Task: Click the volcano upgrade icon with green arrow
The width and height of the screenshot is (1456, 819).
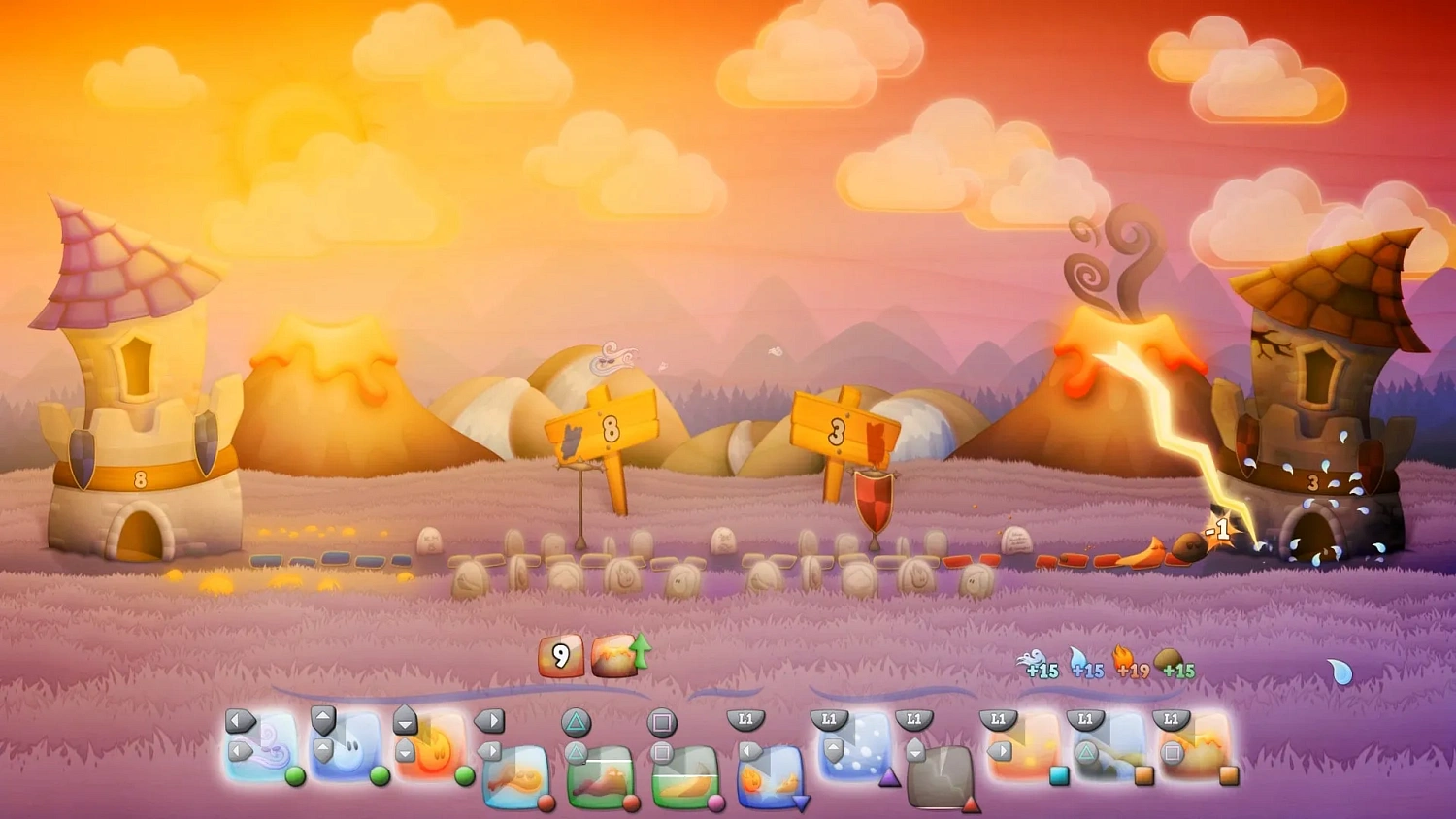Action: tap(615, 654)
